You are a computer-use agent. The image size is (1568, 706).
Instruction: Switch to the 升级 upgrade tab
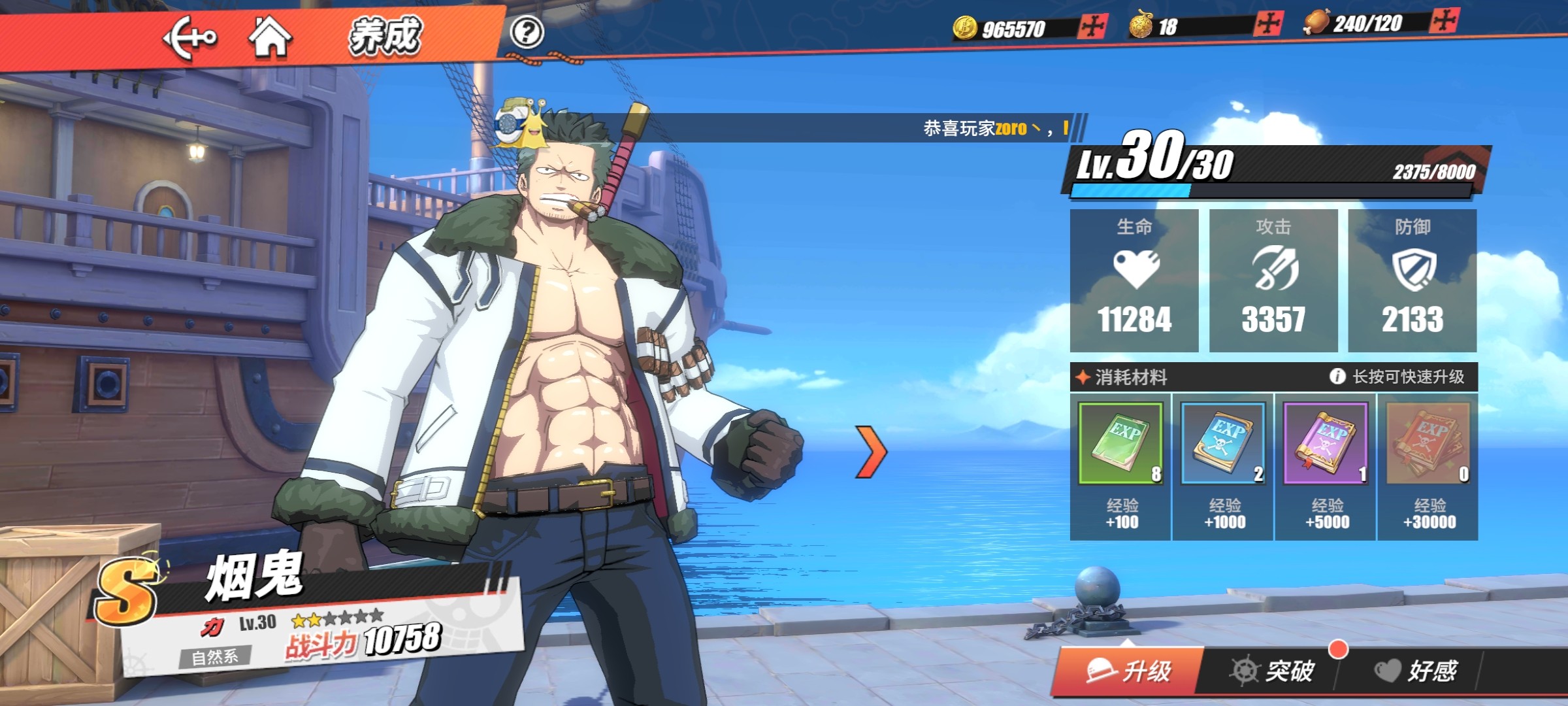tap(1129, 671)
